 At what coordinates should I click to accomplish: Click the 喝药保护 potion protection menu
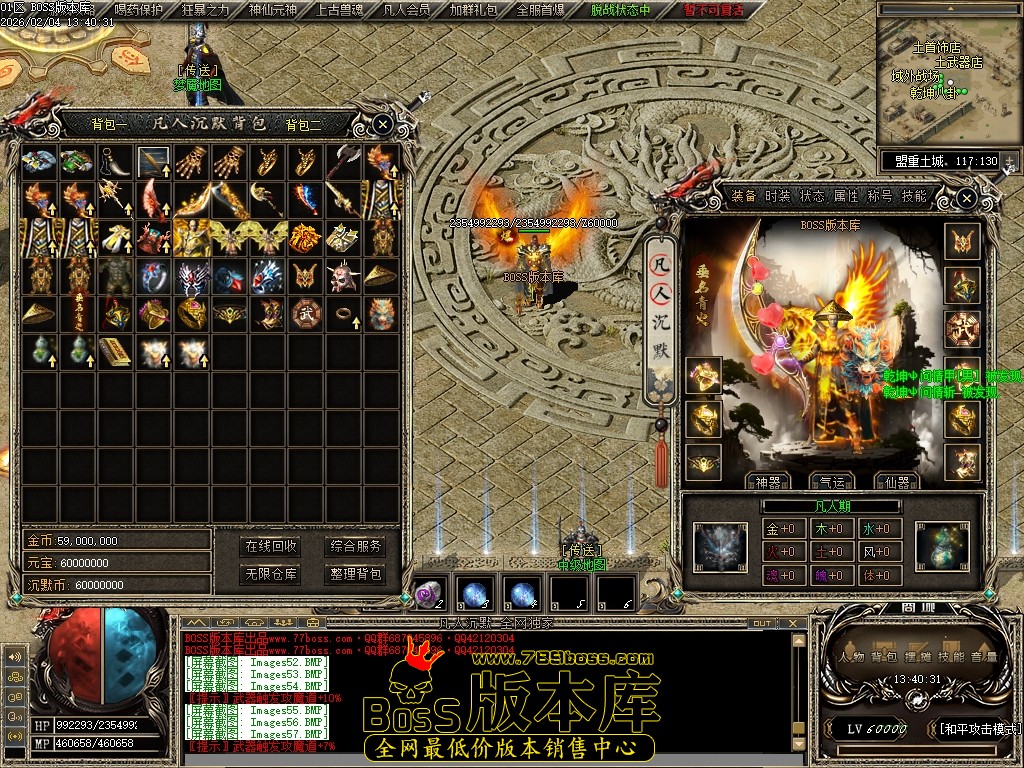(139, 10)
